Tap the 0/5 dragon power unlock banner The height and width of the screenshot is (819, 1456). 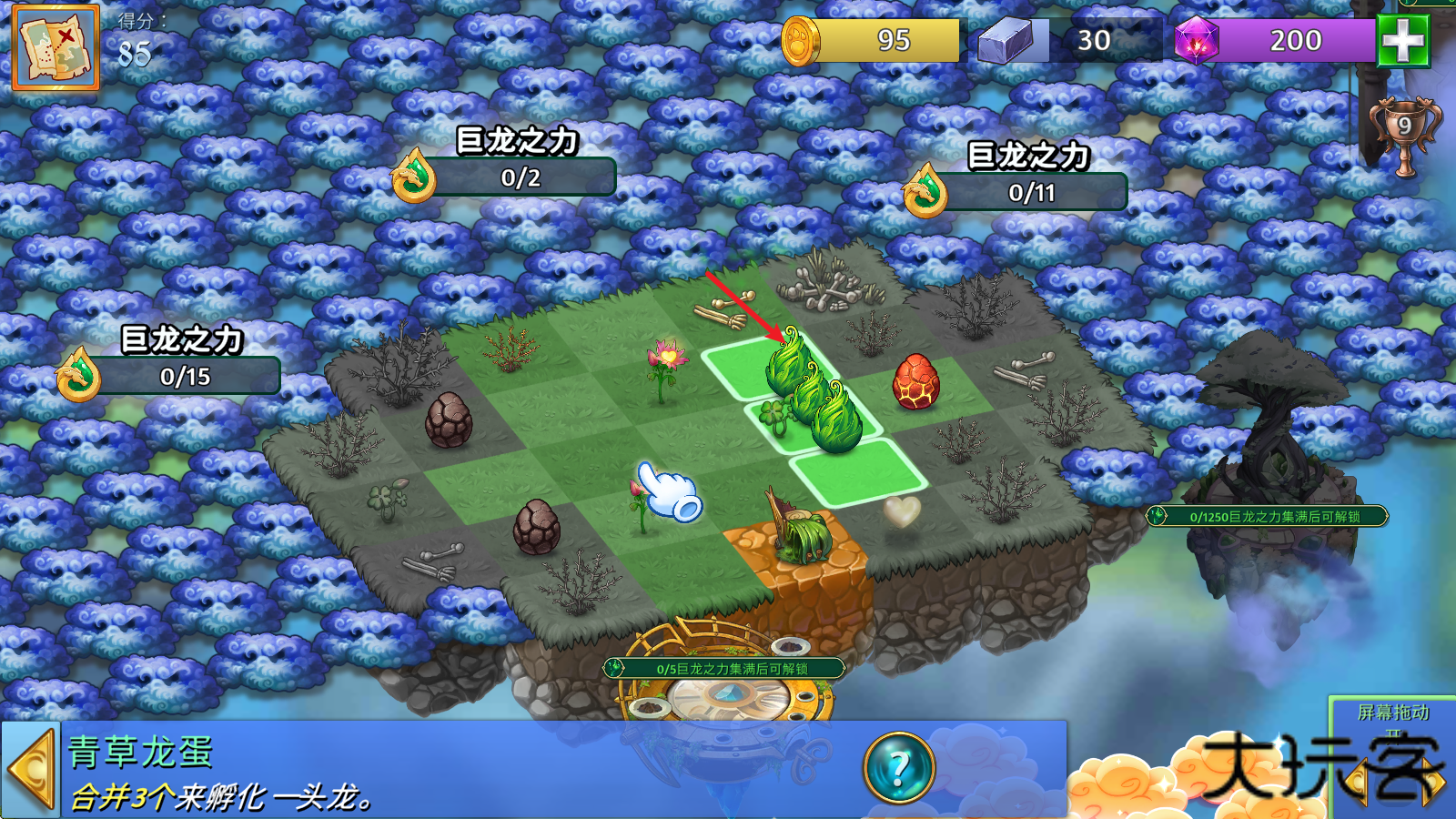point(724,669)
